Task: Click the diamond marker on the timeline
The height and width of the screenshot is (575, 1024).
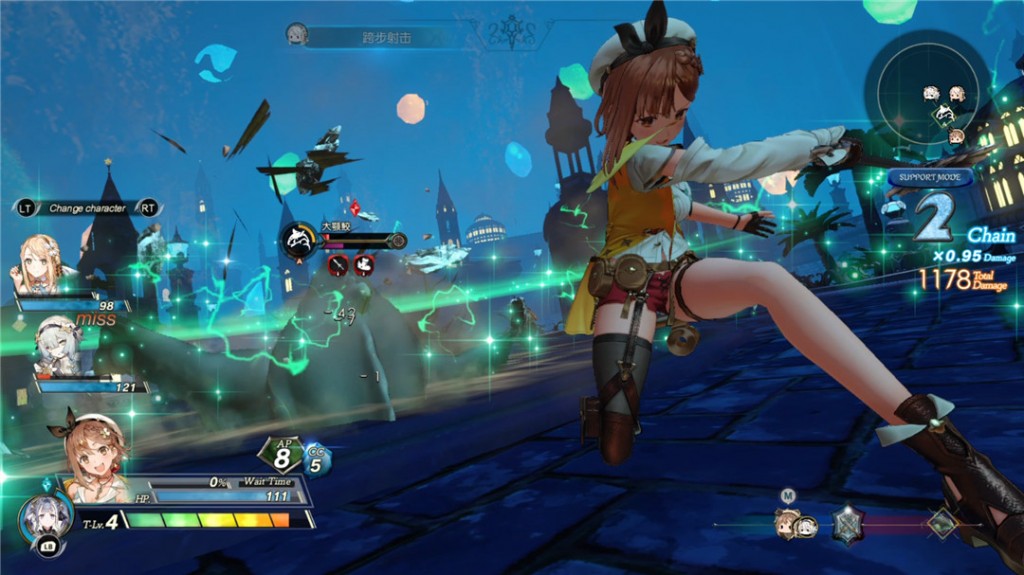Action: (941, 523)
